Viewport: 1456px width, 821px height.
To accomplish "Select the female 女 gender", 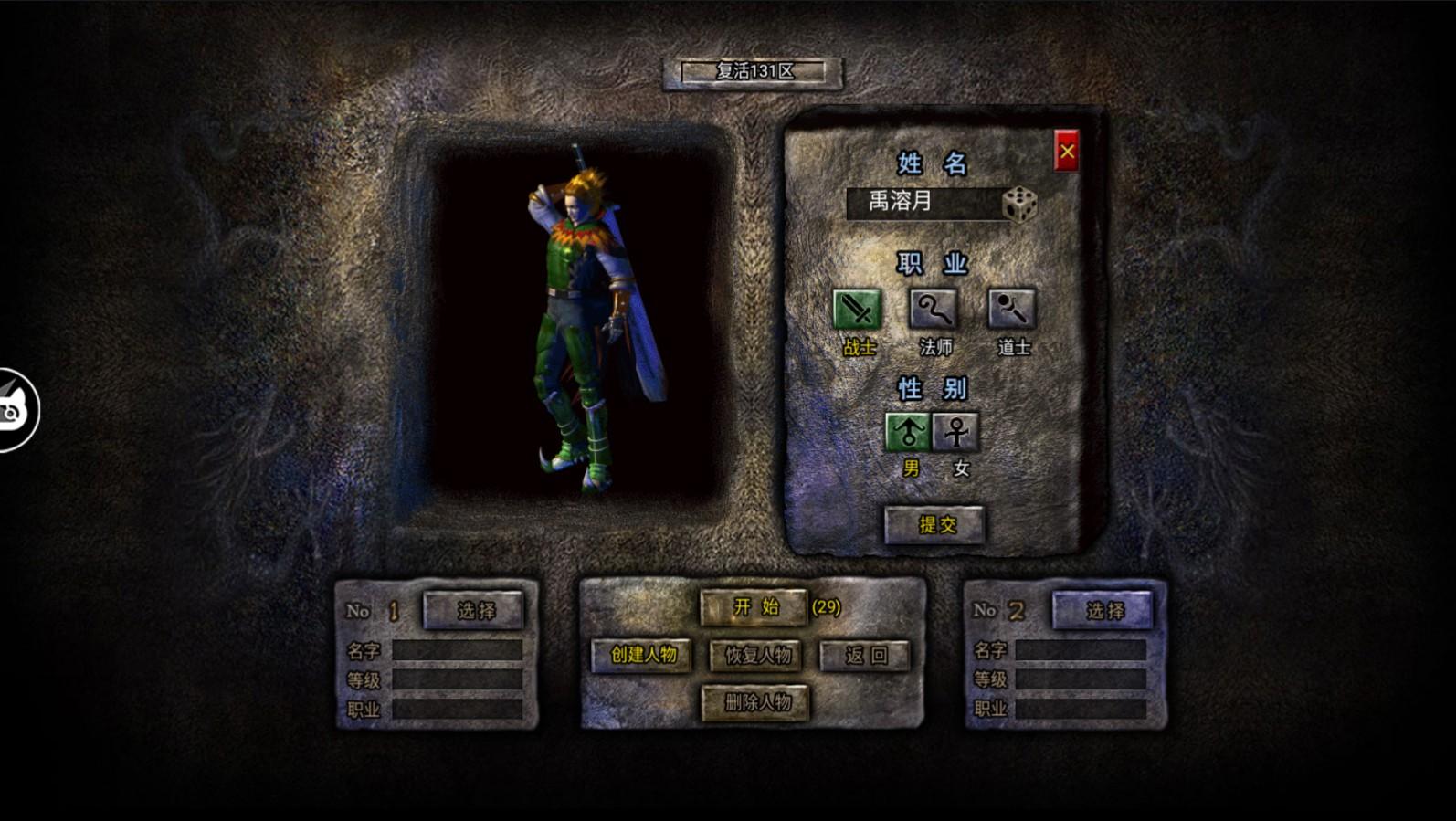I will [956, 432].
